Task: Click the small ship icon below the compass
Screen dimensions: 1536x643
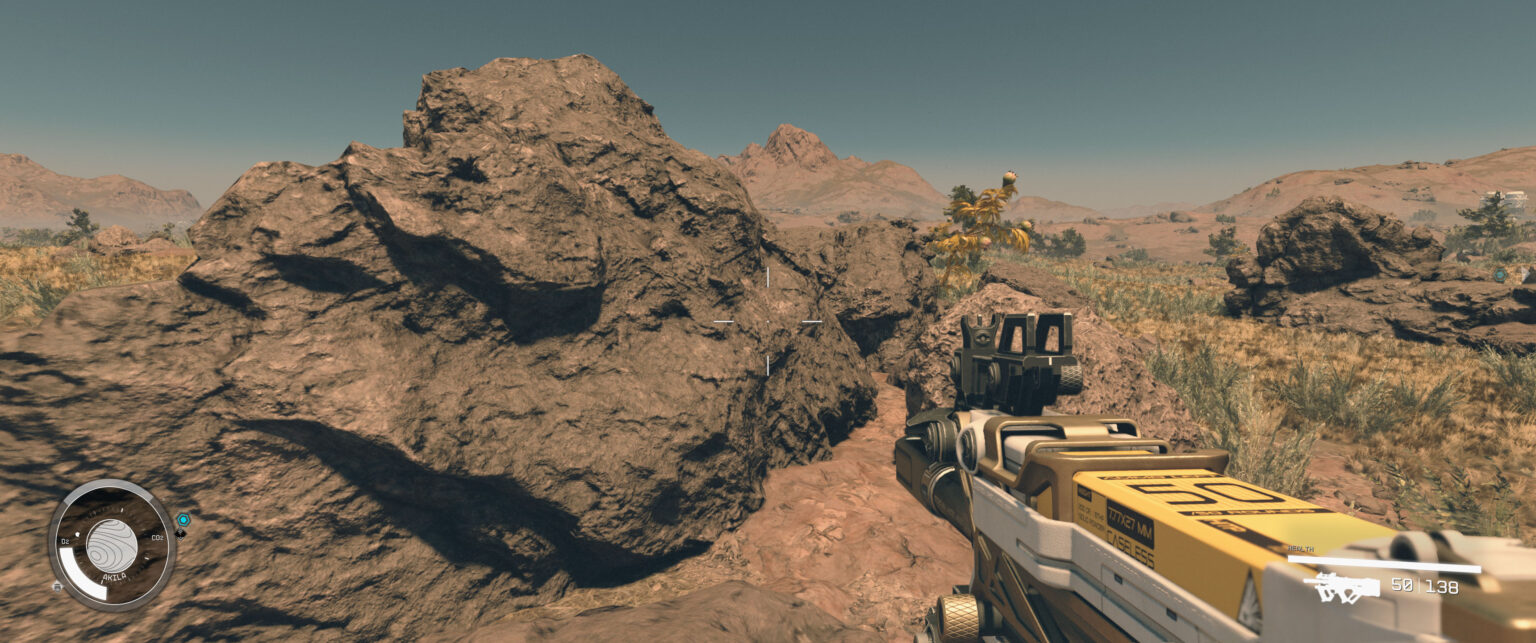Action: [58, 586]
